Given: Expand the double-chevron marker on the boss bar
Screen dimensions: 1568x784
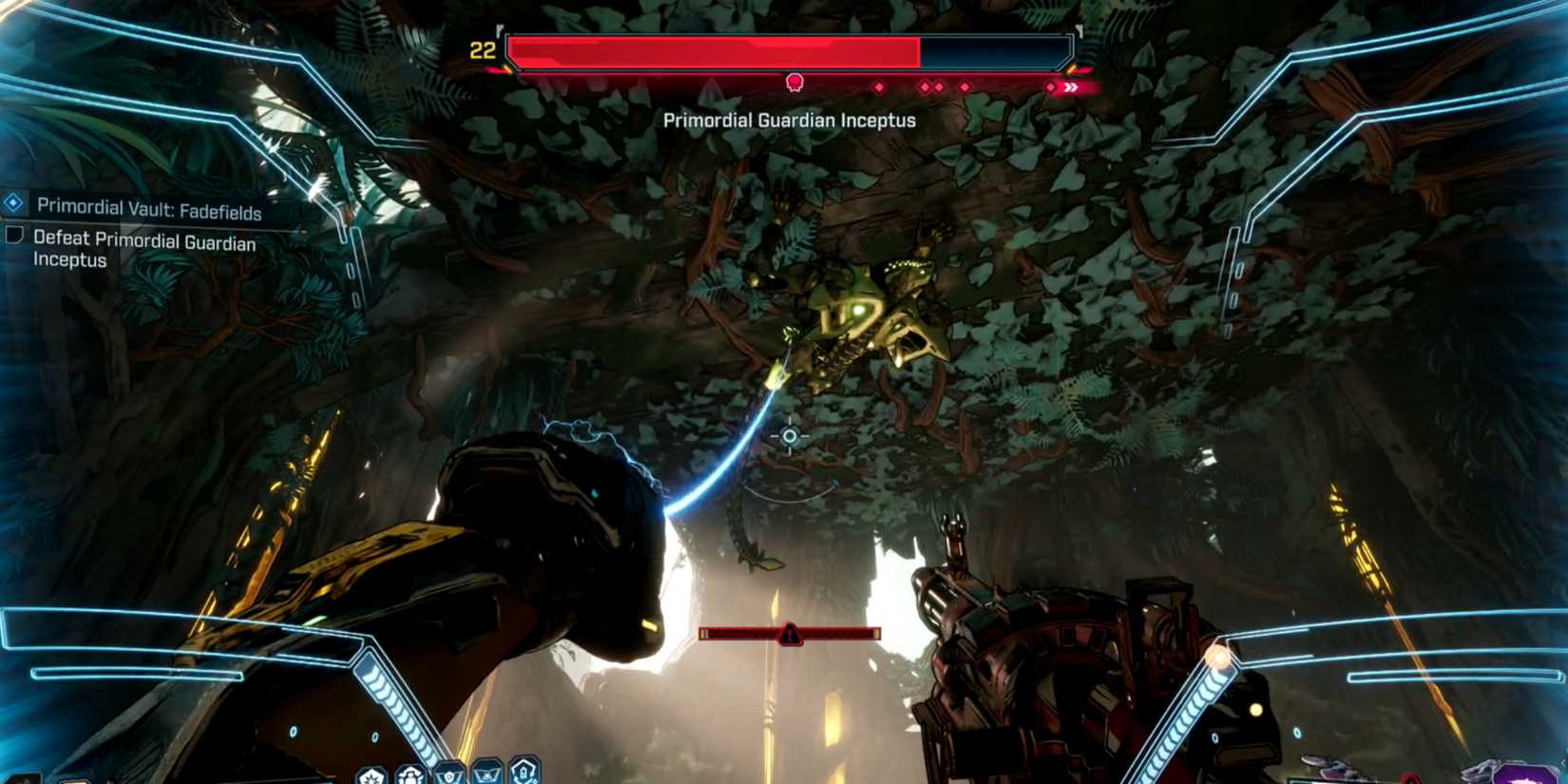Looking at the screenshot, I should tap(1069, 86).
